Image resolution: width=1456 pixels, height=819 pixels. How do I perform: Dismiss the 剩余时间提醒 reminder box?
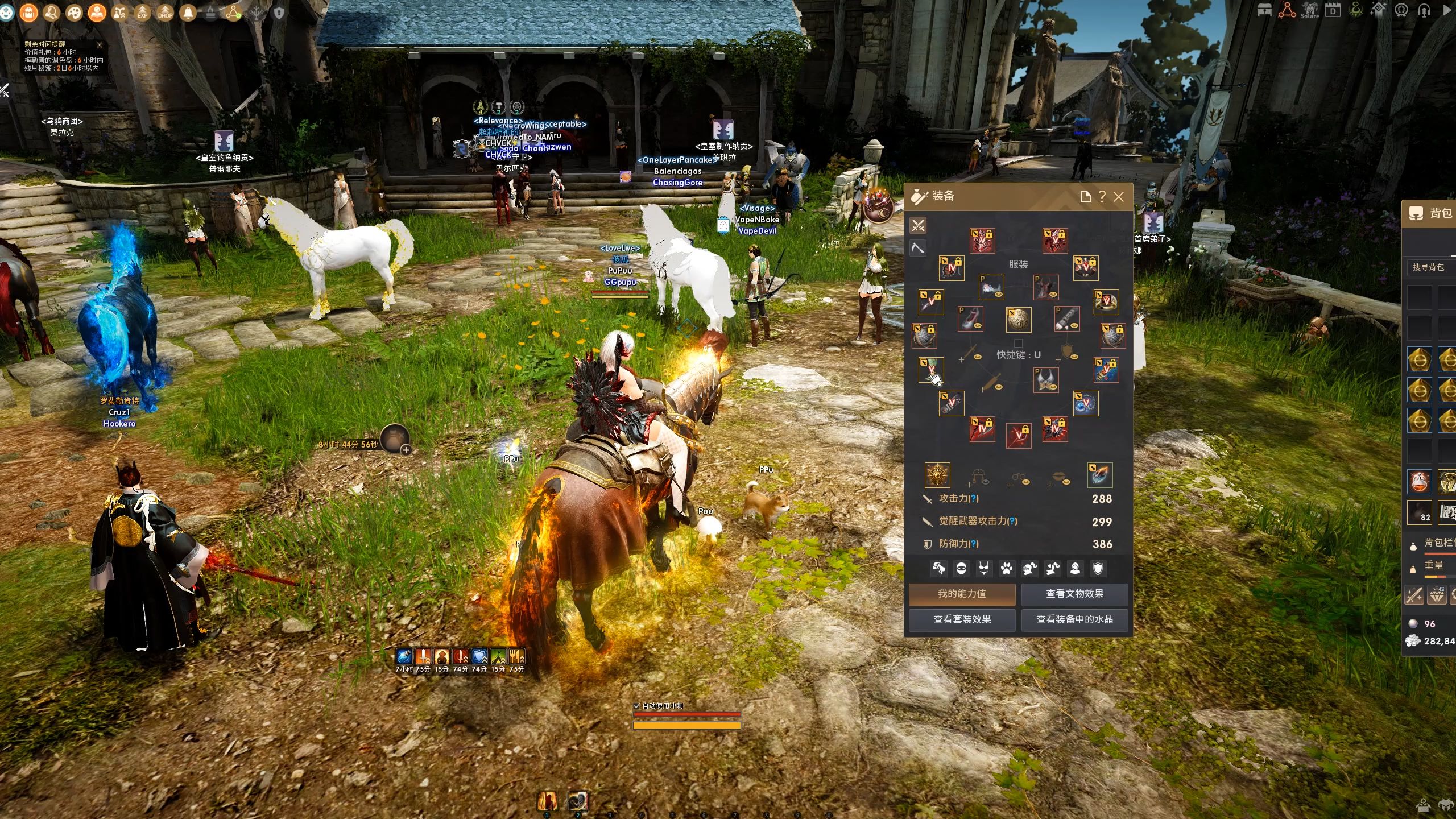pos(100,45)
